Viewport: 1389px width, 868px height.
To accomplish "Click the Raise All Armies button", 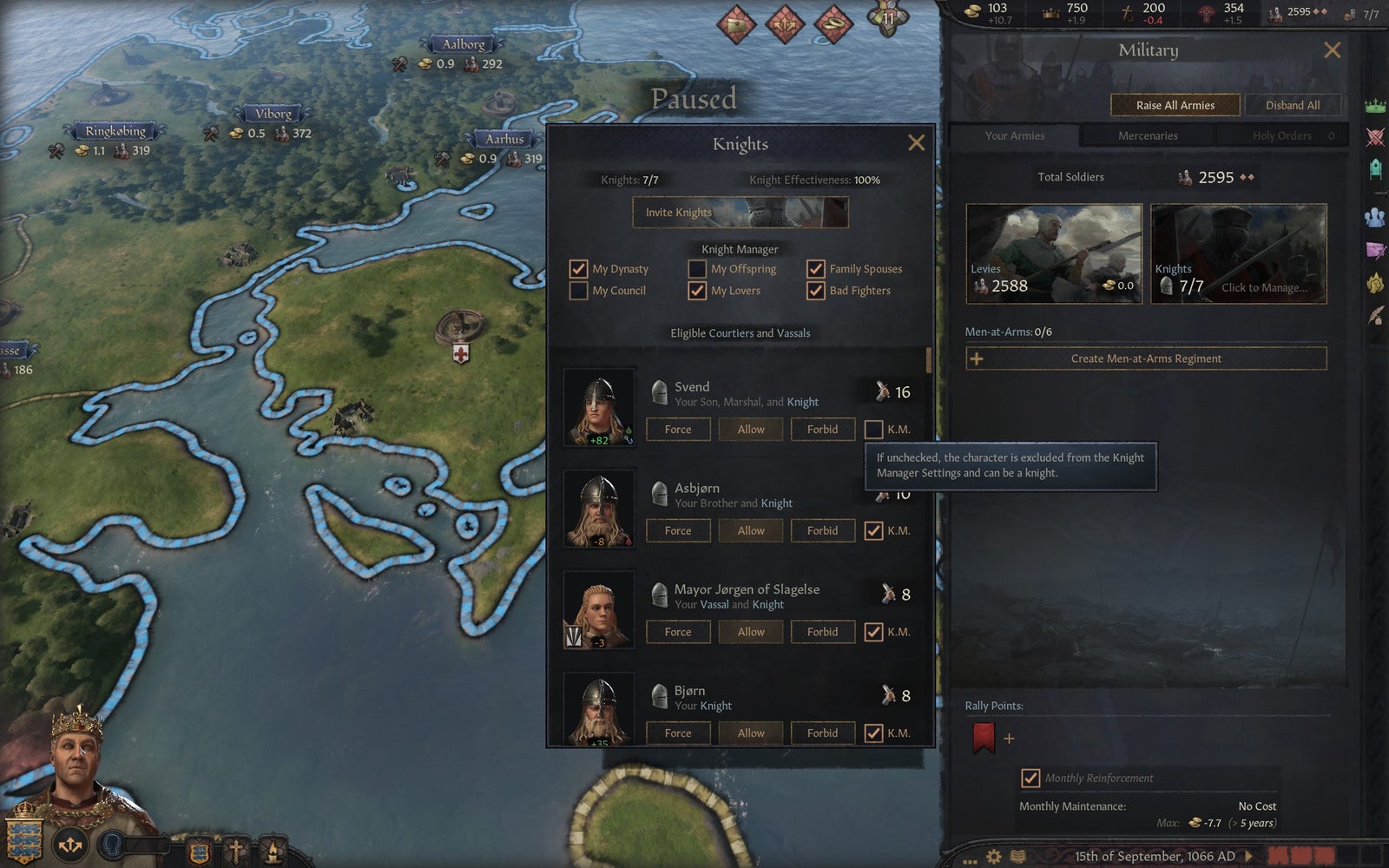I will click(1175, 104).
